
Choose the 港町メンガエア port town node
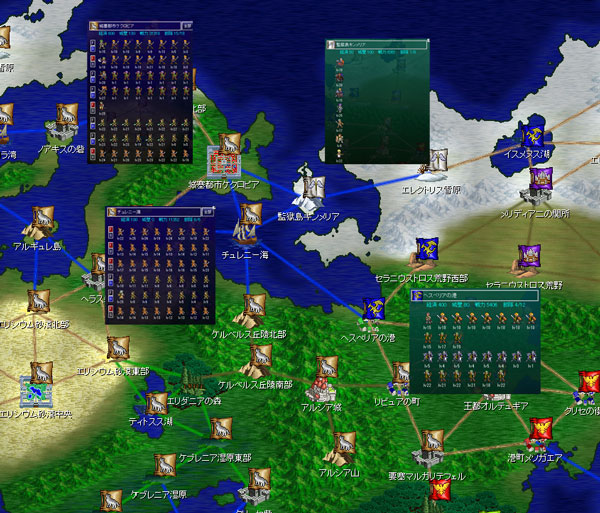pos(540,432)
